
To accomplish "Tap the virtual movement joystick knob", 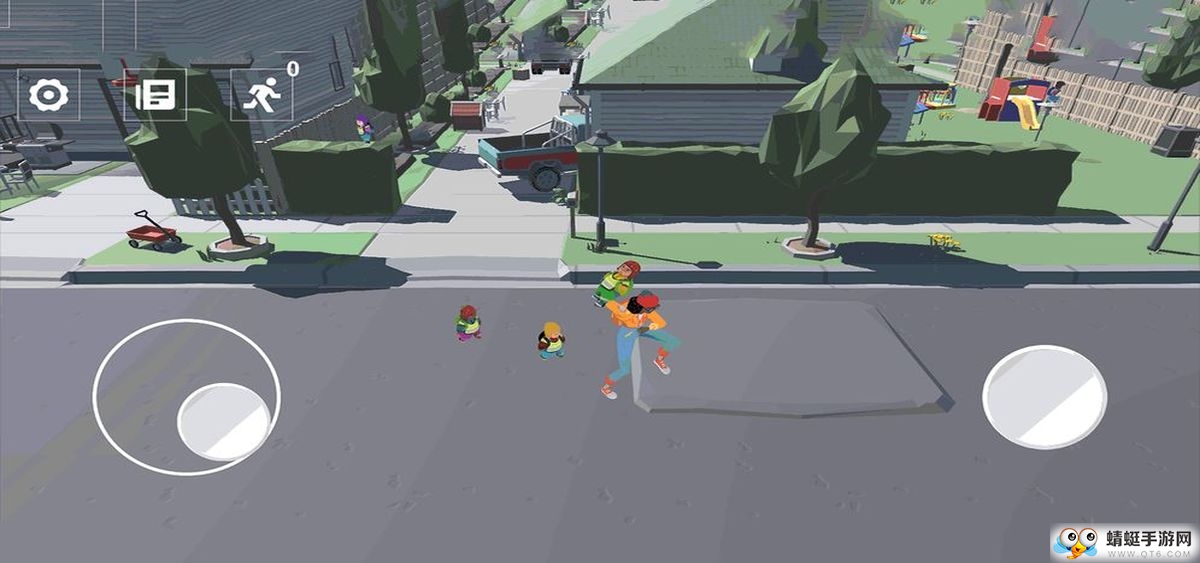I will click(x=223, y=422).
